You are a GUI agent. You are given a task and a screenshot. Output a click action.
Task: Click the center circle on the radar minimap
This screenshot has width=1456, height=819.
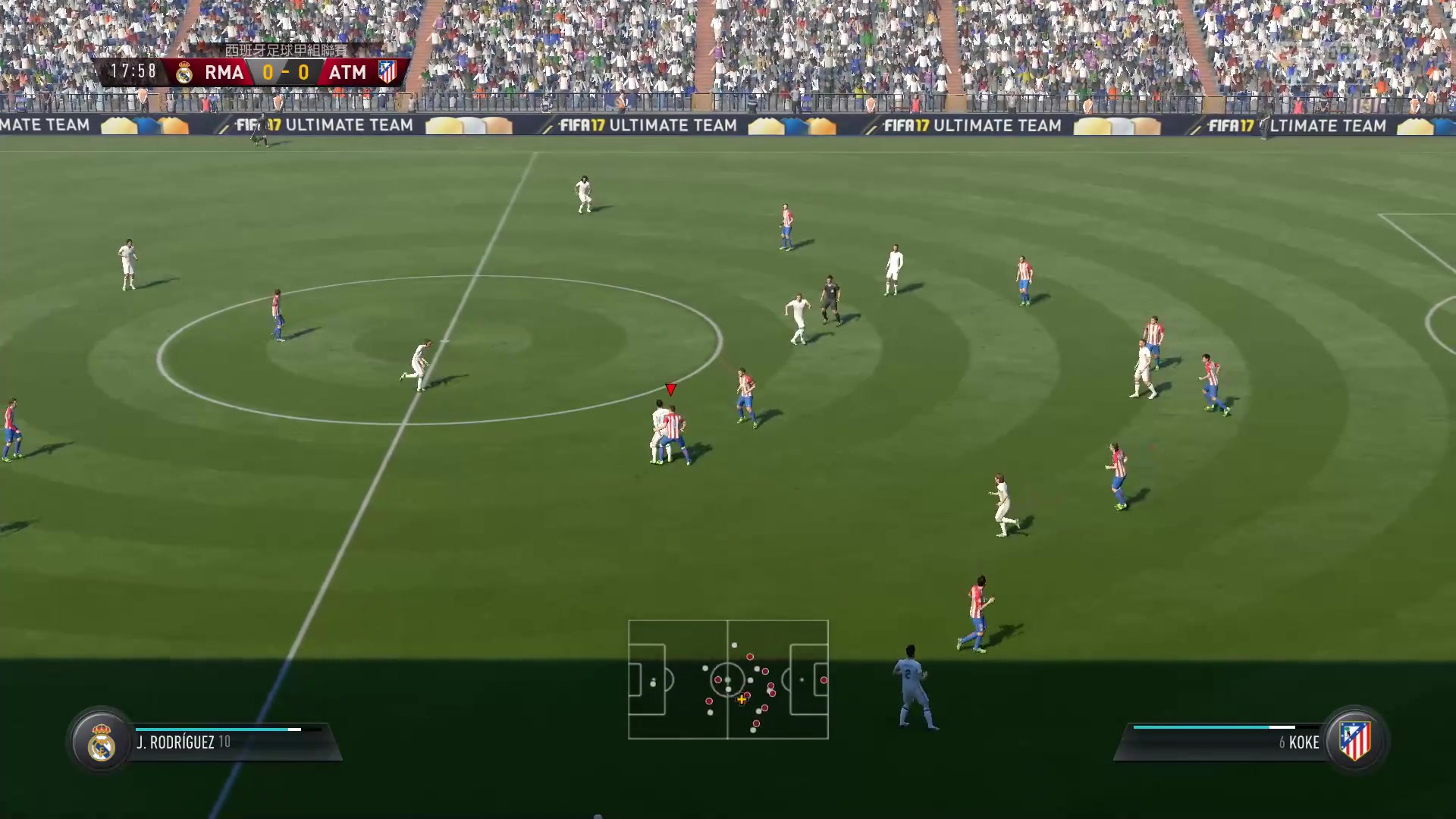click(x=727, y=681)
